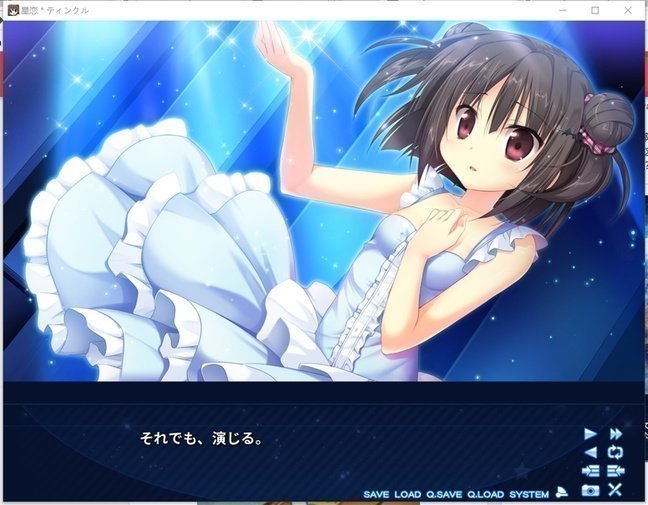
Task: Click the arrow-into-lines icon
Action: (x=590, y=471)
